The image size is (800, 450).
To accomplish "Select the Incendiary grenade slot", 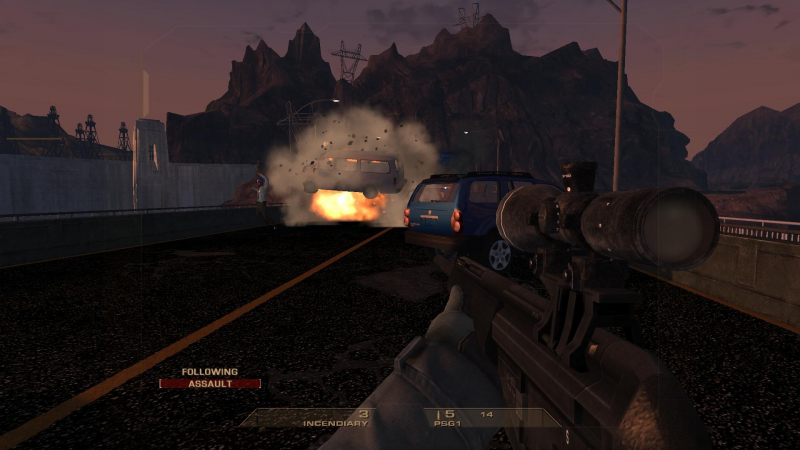I will (x=335, y=418).
